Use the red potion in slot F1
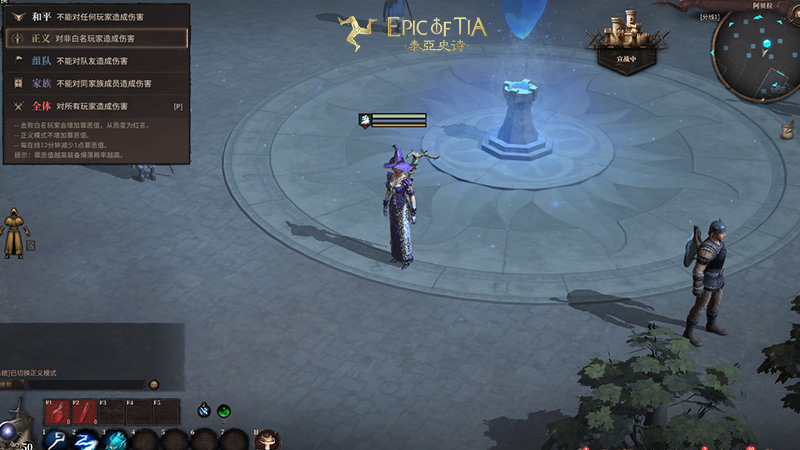This screenshot has width=800, height=450. pyautogui.click(x=56, y=411)
